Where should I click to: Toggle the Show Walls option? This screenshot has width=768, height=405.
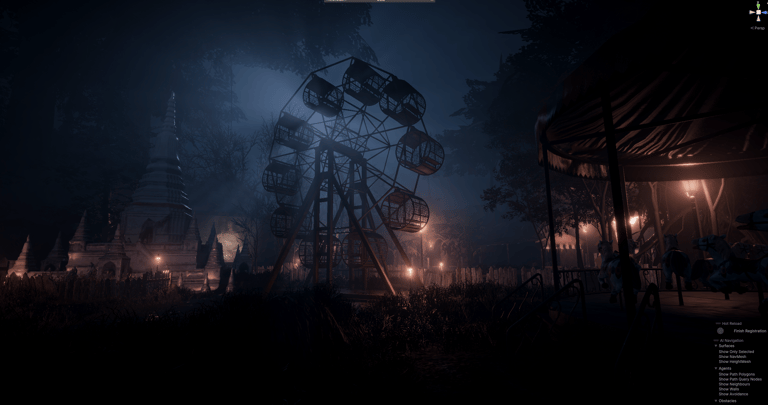728,389
